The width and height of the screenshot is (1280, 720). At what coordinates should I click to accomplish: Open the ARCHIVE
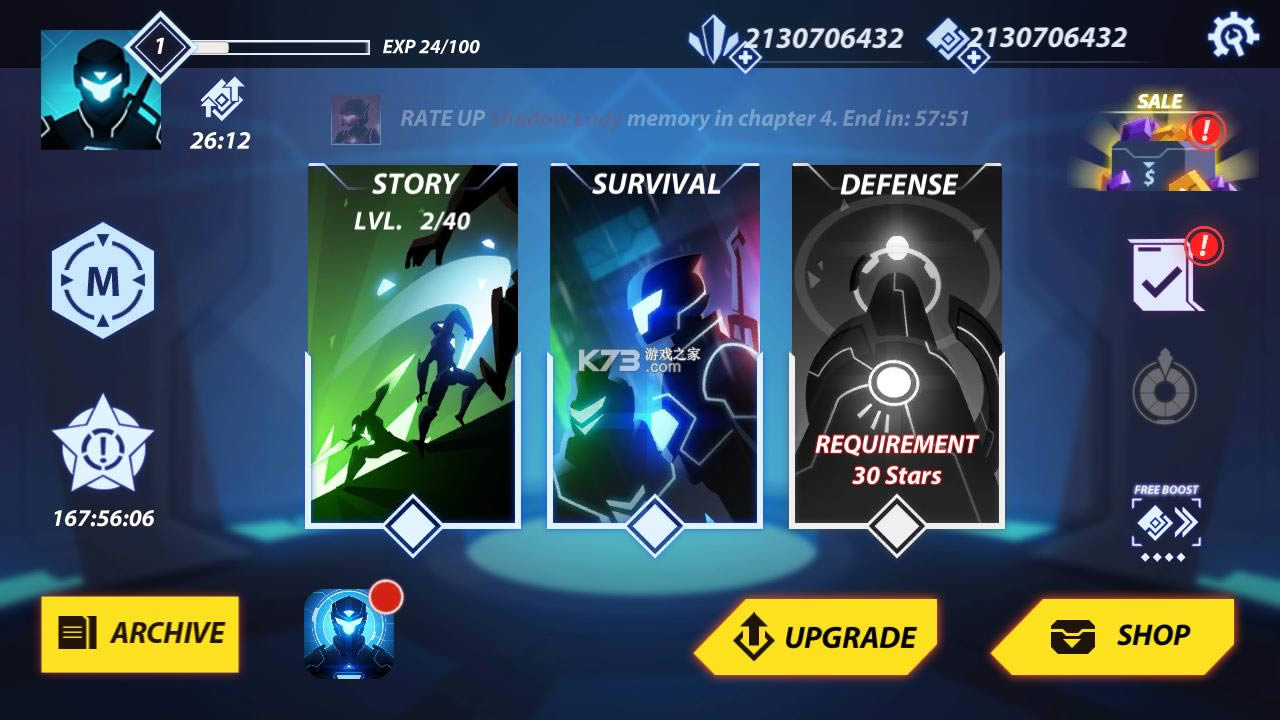click(x=139, y=634)
